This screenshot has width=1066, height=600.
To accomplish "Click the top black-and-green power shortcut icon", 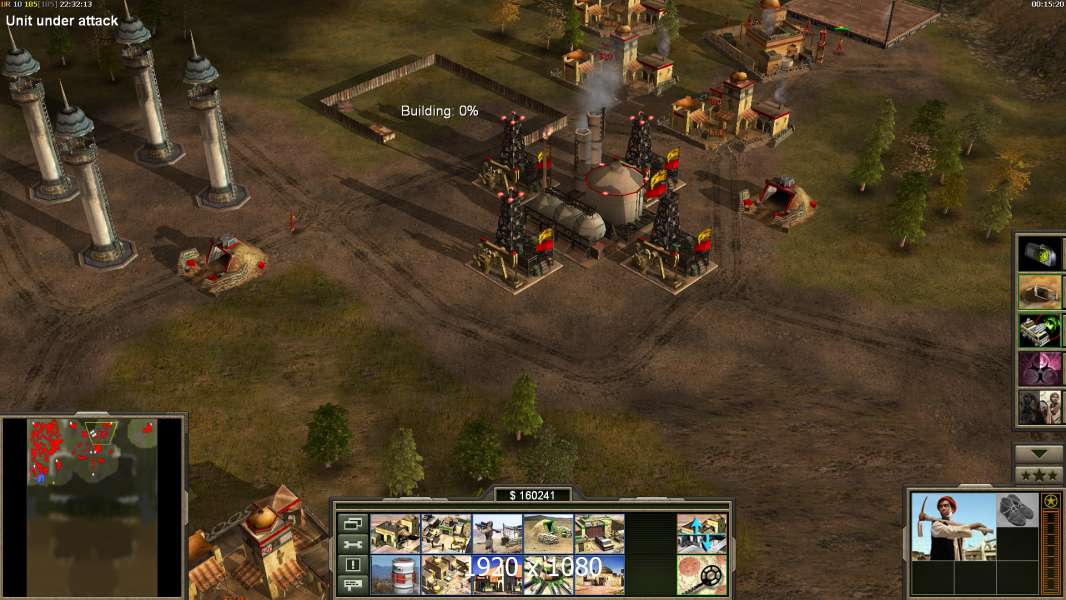I will (x=1040, y=253).
